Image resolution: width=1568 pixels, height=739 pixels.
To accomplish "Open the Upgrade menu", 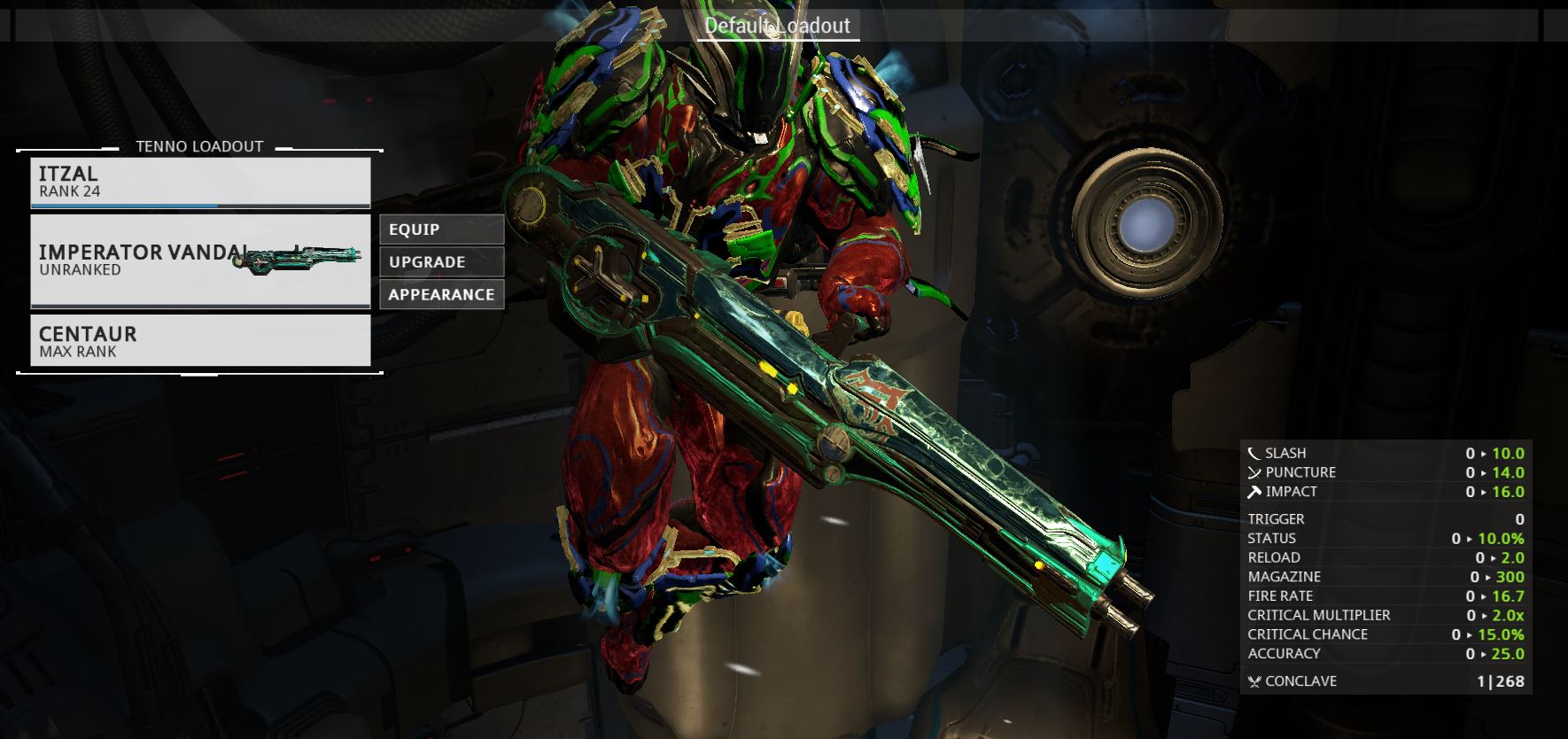I will (441, 262).
